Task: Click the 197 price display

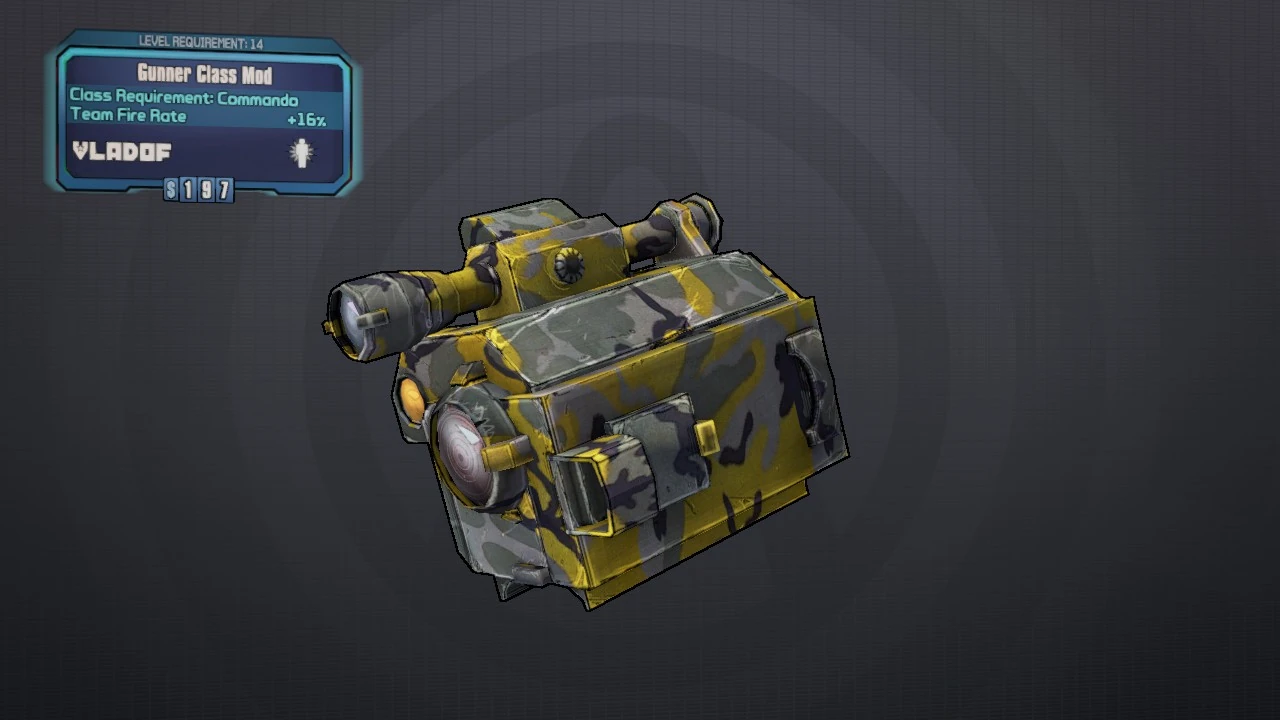Action: [205, 190]
